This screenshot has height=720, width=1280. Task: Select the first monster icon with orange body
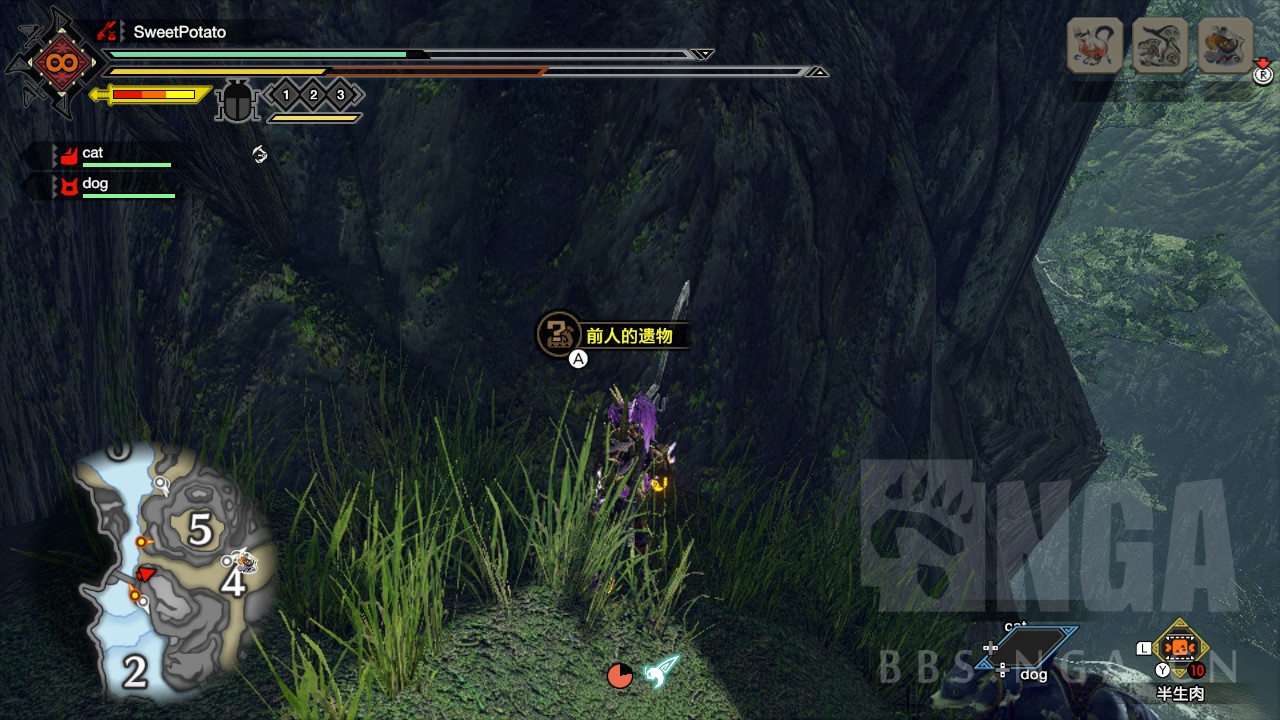point(1095,45)
